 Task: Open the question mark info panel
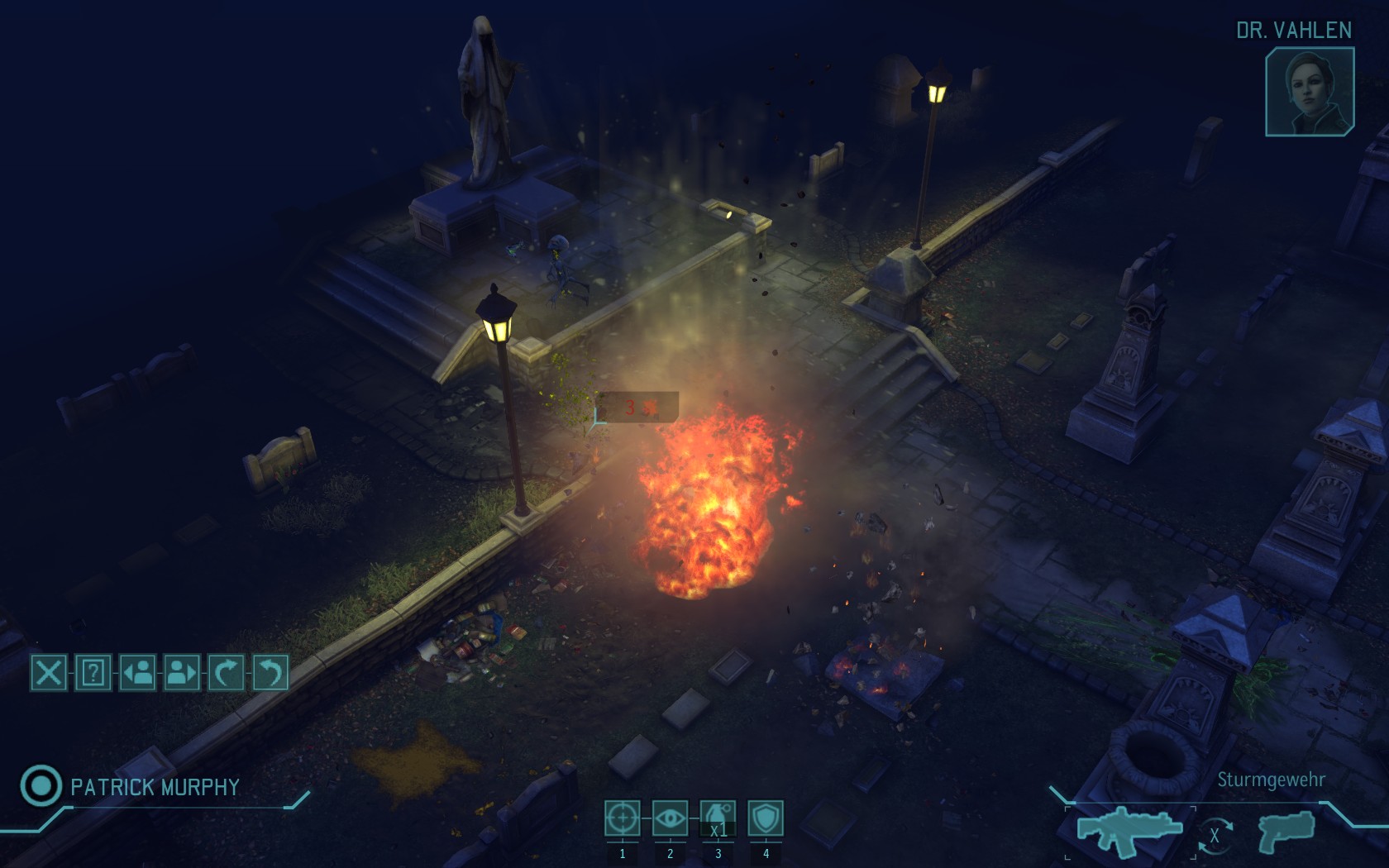point(93,673)
